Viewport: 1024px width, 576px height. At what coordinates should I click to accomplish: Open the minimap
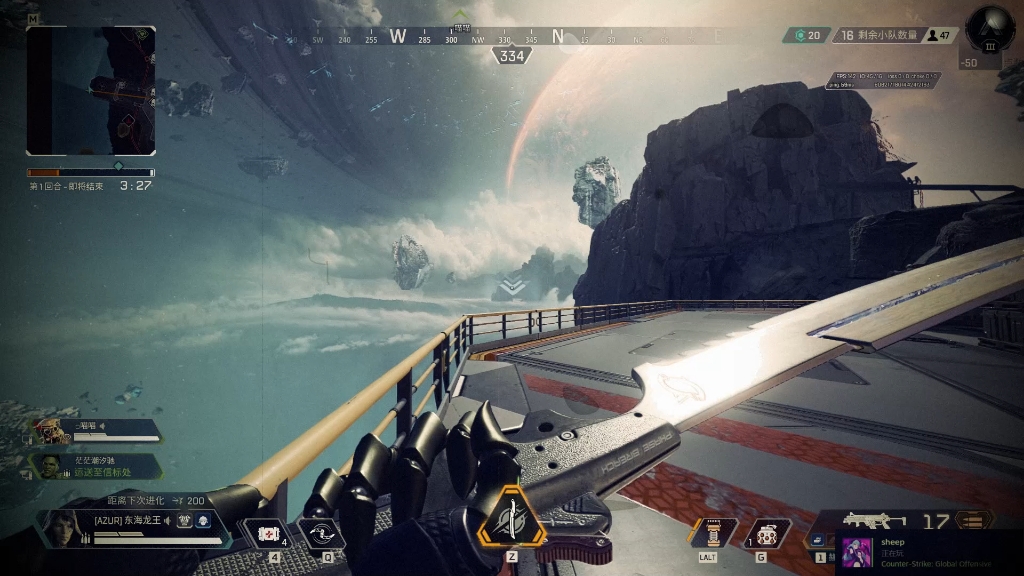pos(91,90)
